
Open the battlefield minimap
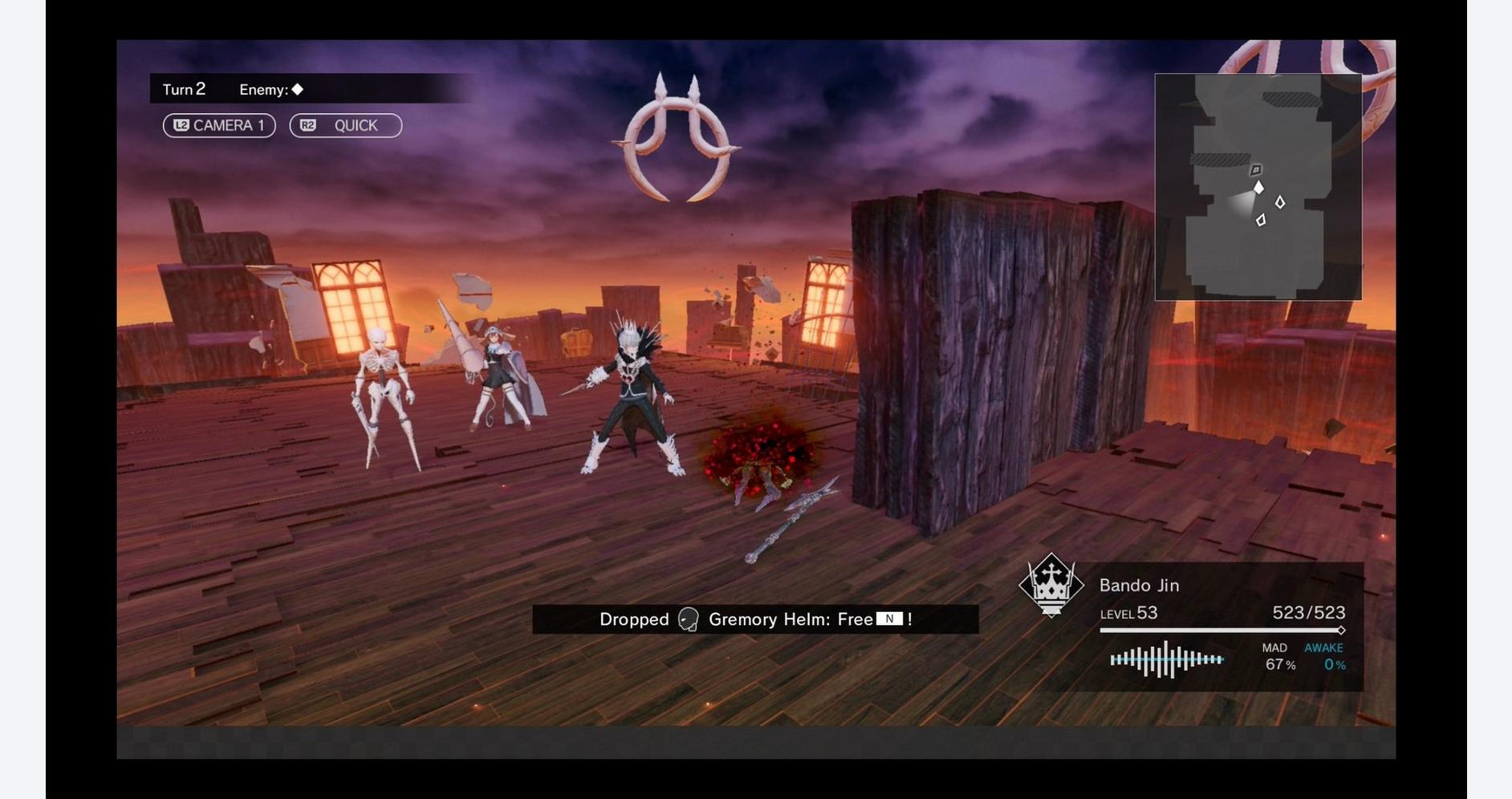(x=1257, y=187)
